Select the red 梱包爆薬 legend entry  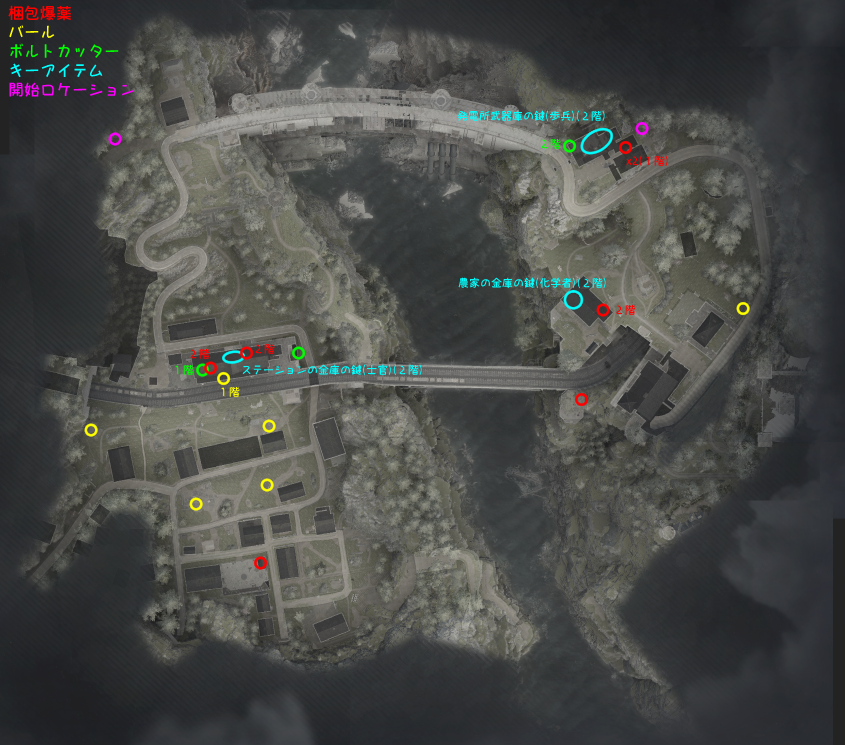[x=40, y=14]
